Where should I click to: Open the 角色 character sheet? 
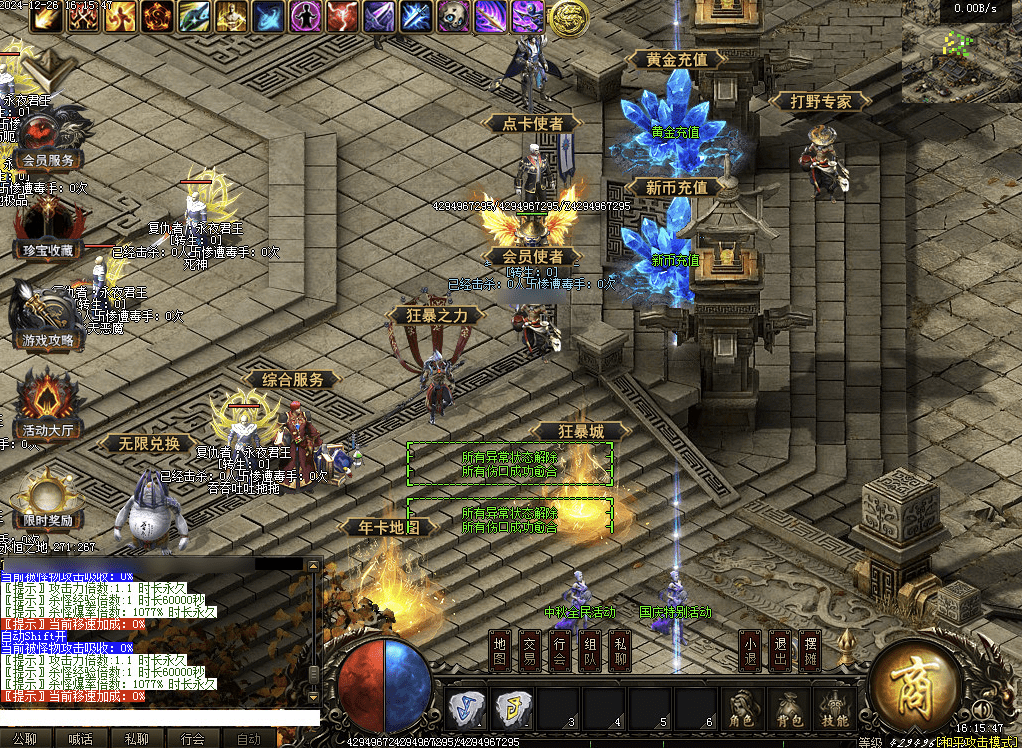pos(741,708)
